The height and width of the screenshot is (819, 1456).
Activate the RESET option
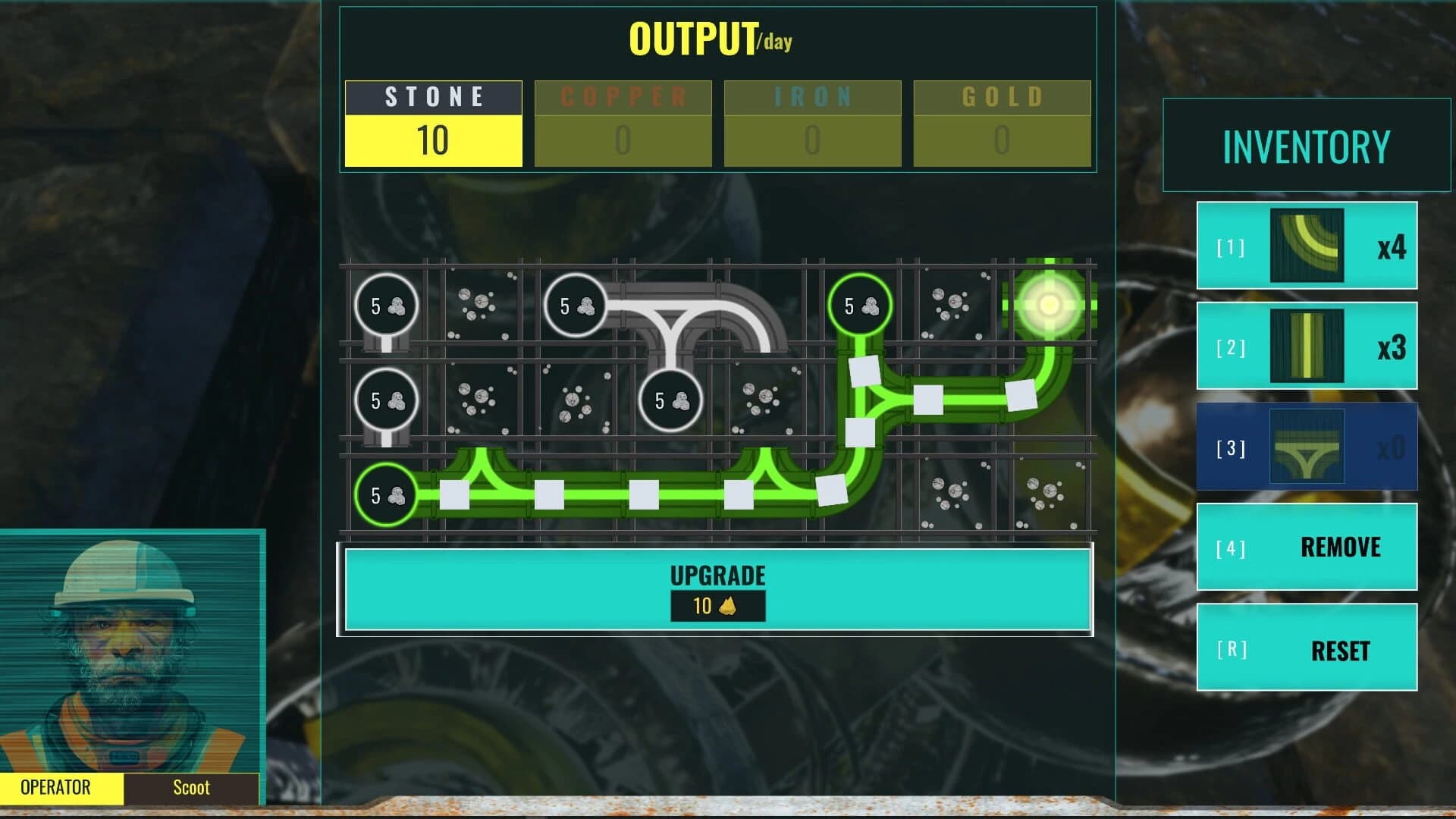click(x=1307, y=650)
